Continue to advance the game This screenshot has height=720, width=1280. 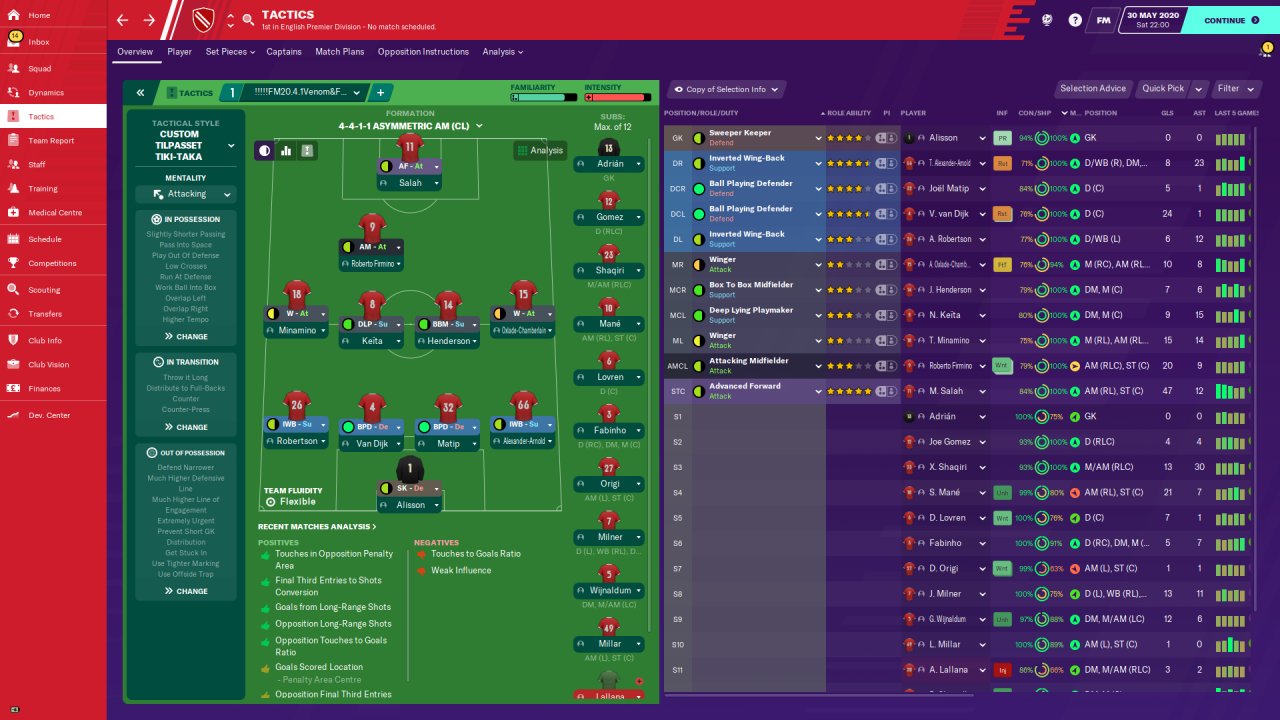(1230, 20)
